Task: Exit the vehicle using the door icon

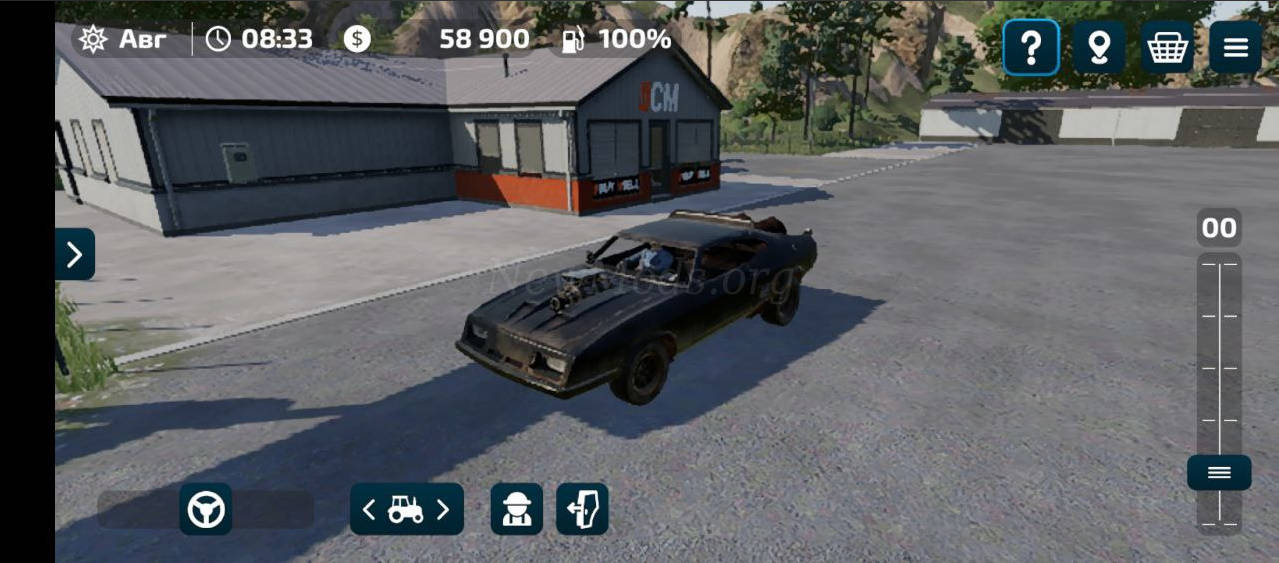Action: pyautogui.click(x=582, y=509)
